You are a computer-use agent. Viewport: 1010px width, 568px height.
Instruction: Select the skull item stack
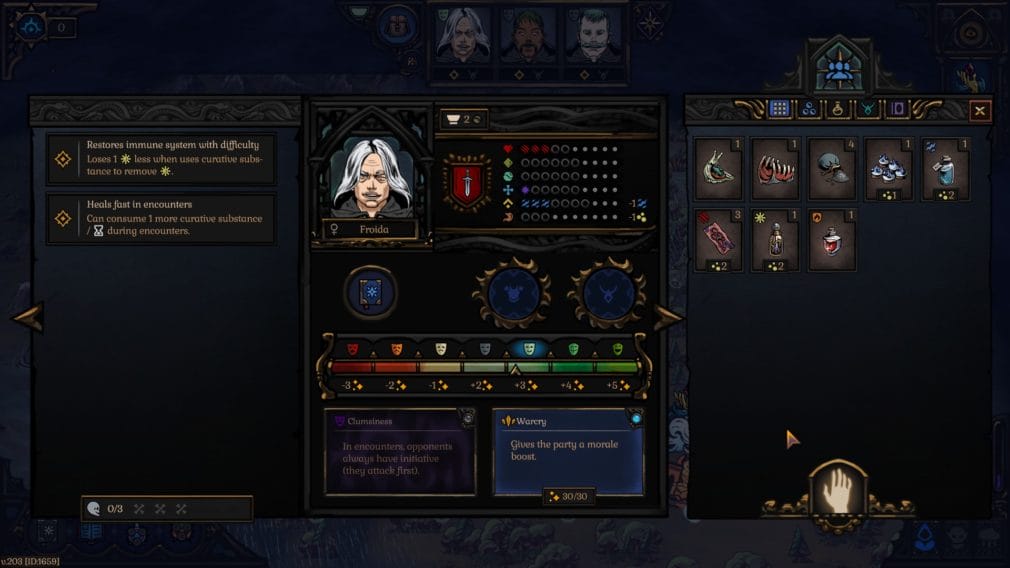832,168
